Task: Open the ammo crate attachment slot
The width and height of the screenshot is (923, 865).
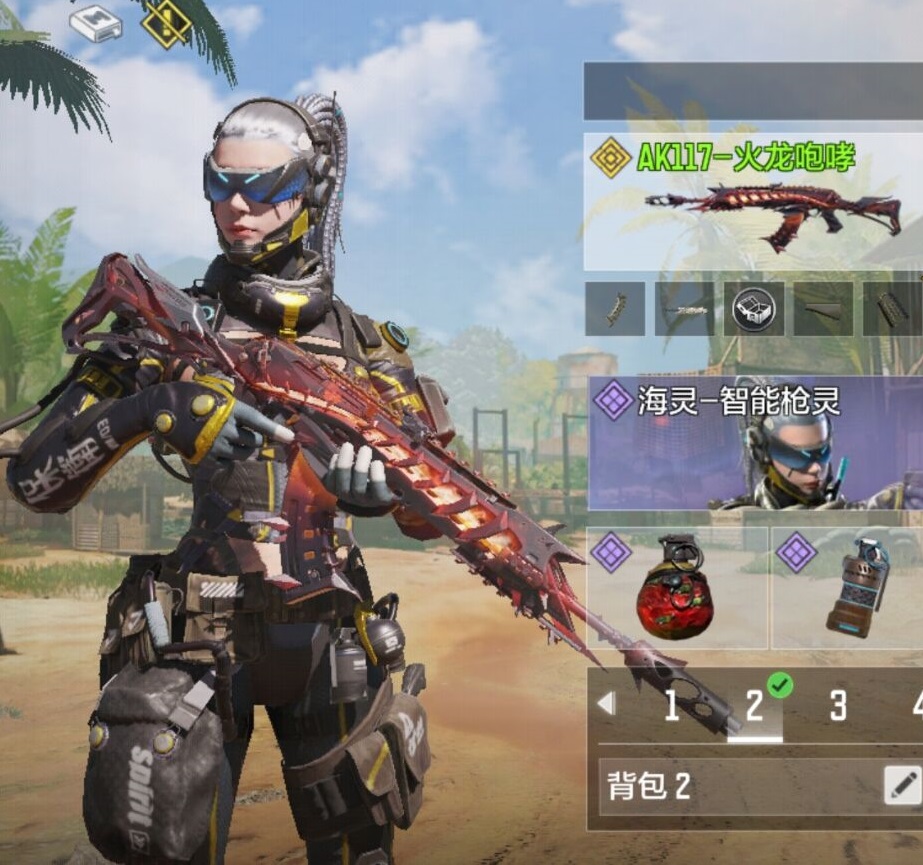Action: click(x=753, y=309)
